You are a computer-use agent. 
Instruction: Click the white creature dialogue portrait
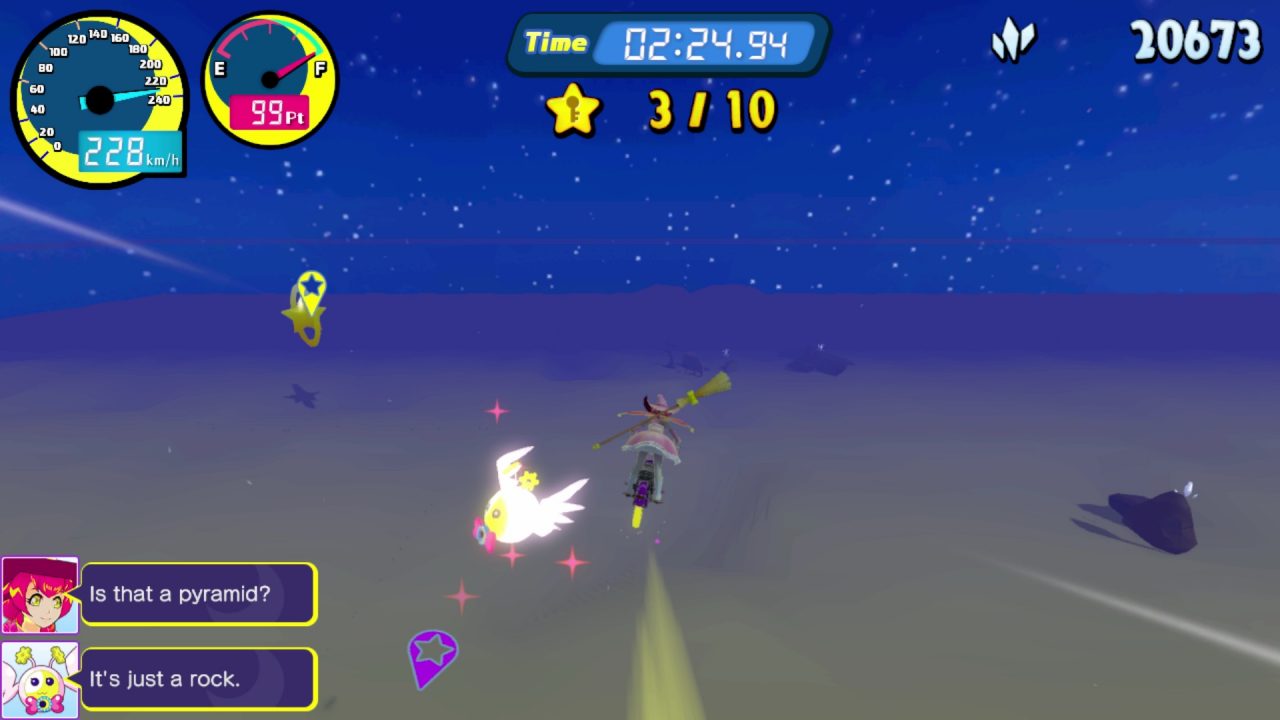coord(40,680)
